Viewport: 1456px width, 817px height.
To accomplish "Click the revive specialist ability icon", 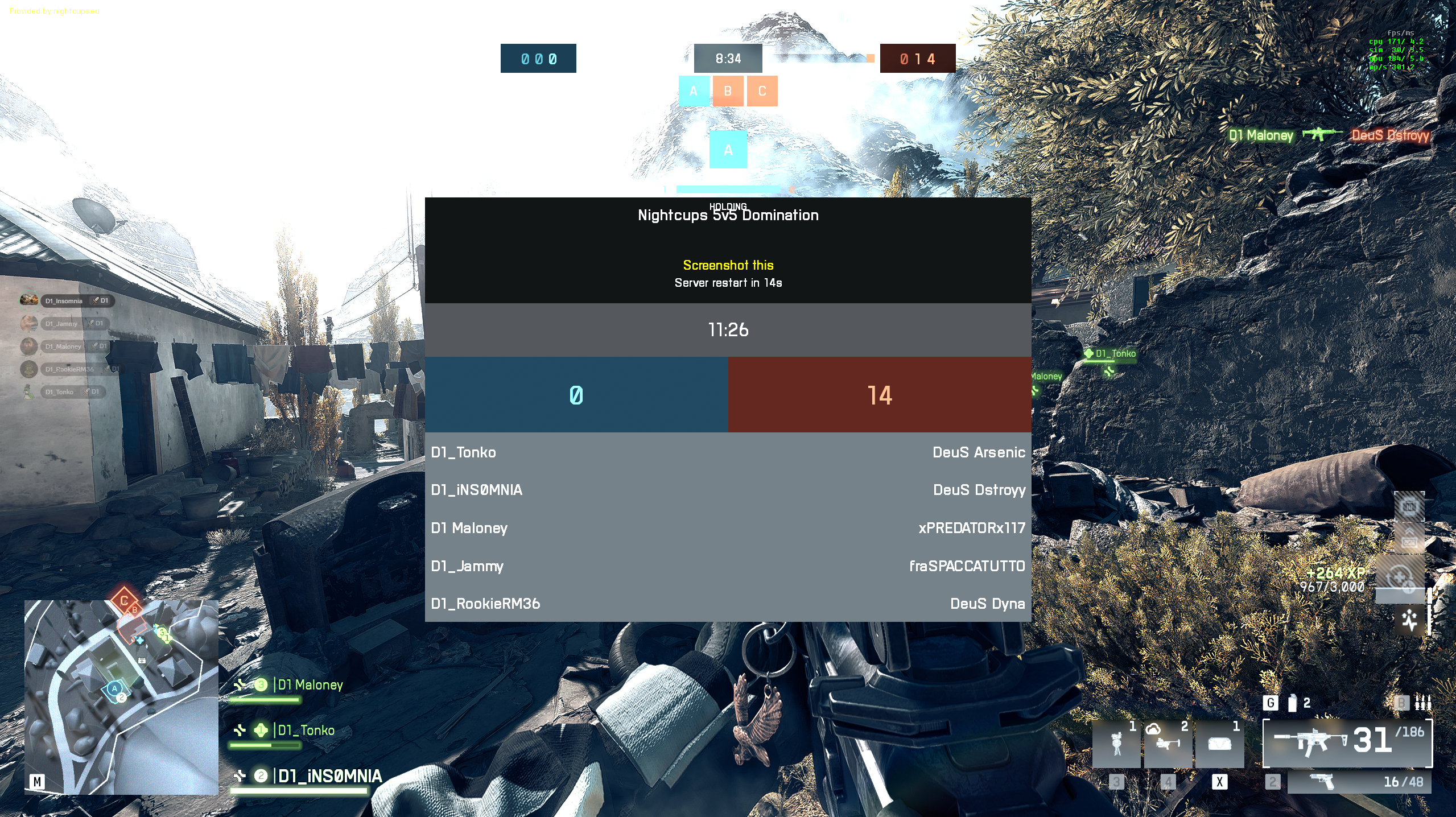I will [1399, 577].
